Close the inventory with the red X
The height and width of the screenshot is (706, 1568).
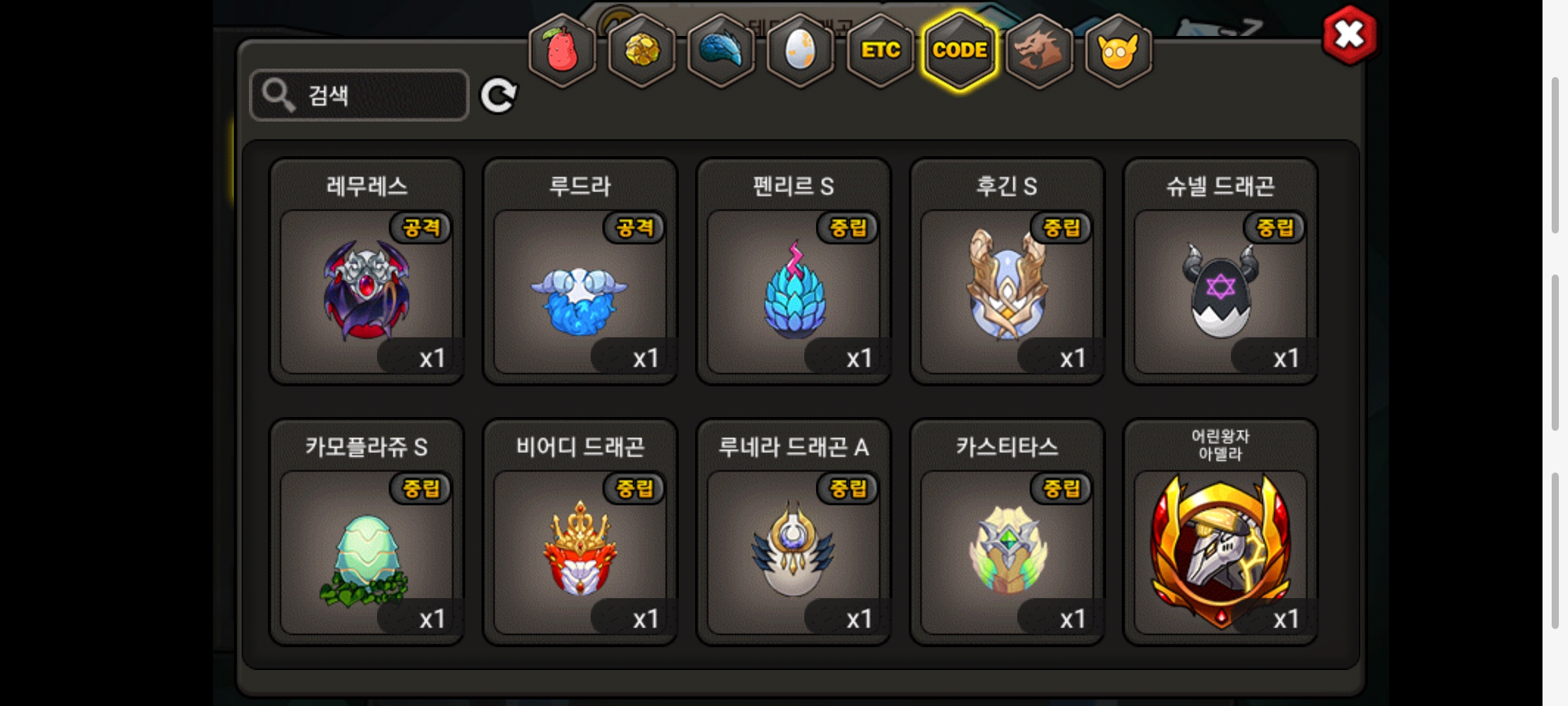1349,35
